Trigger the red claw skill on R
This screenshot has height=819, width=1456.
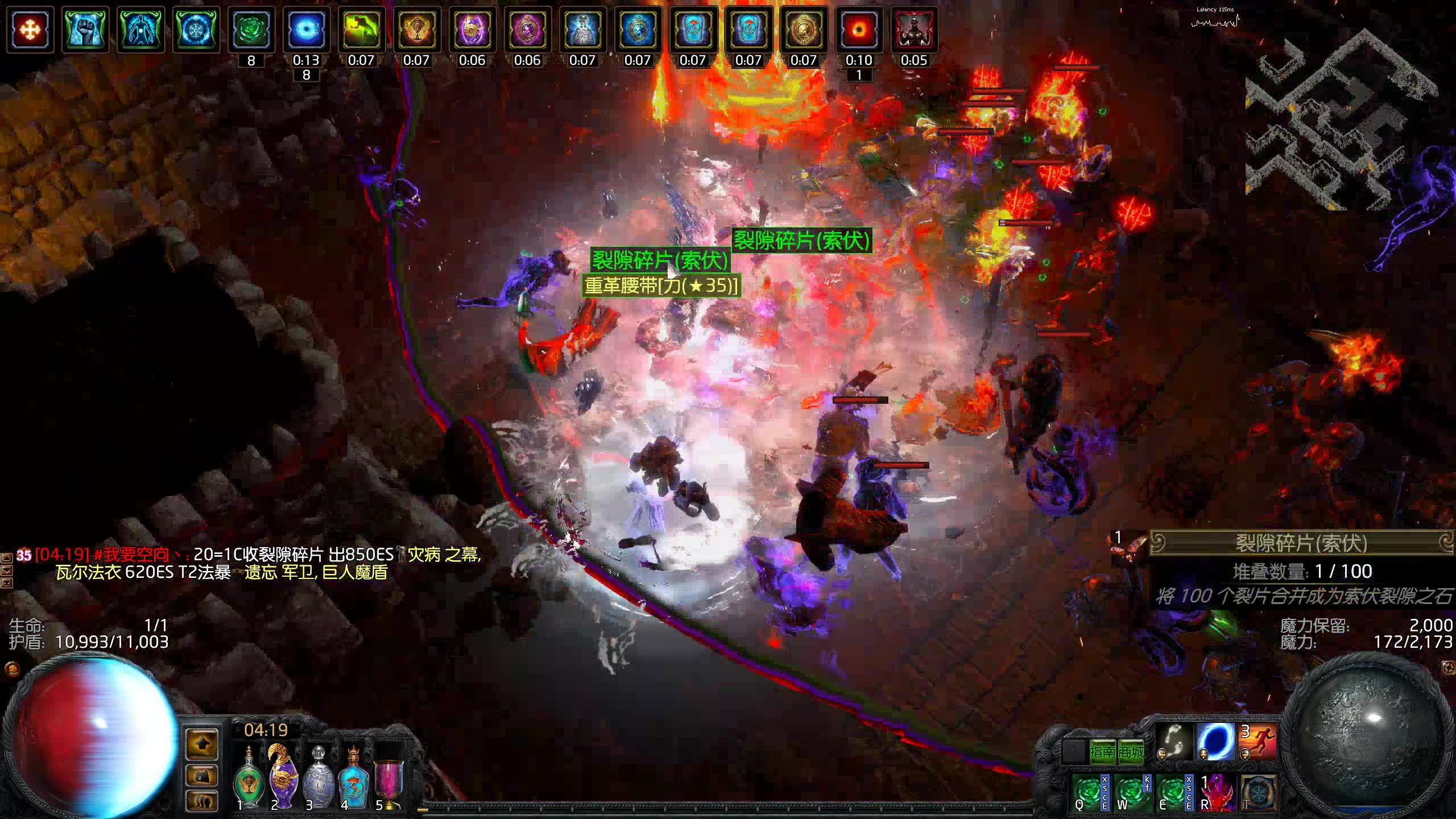(x=1216, y=792)
